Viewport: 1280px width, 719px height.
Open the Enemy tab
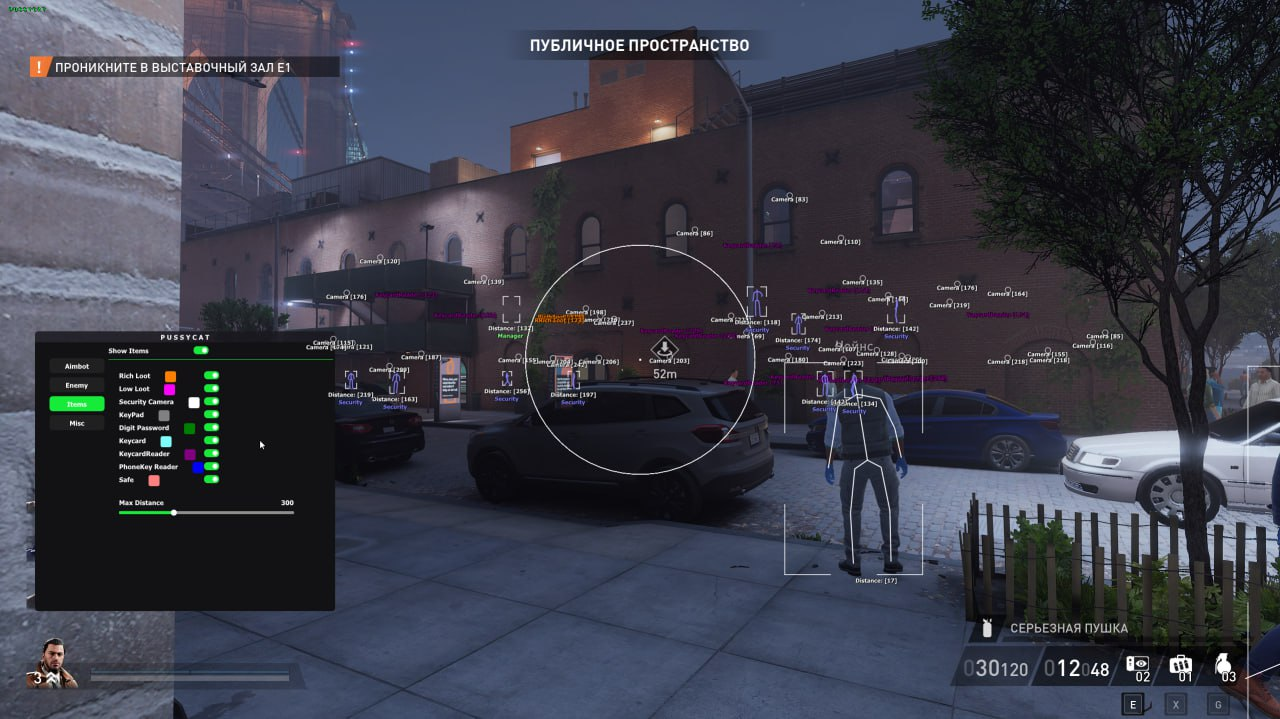coord(77,385)
